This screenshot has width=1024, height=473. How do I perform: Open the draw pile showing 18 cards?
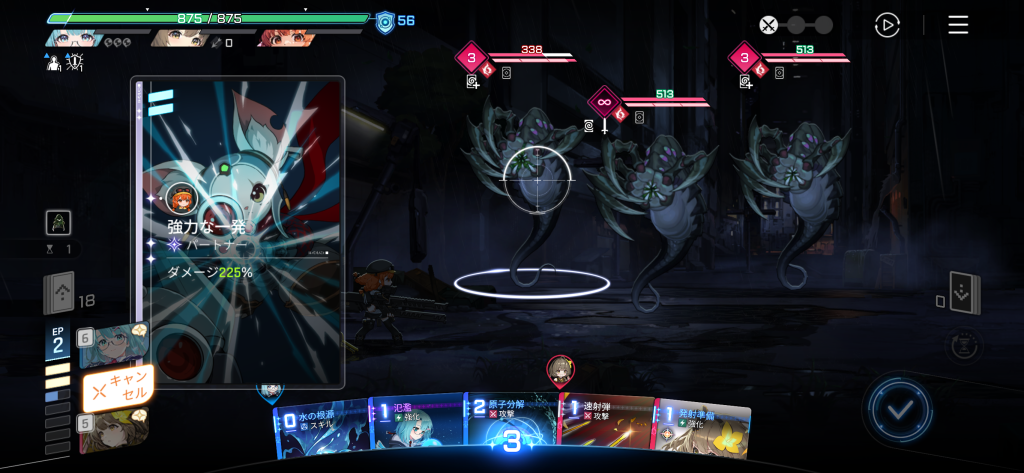click(59, 293)
